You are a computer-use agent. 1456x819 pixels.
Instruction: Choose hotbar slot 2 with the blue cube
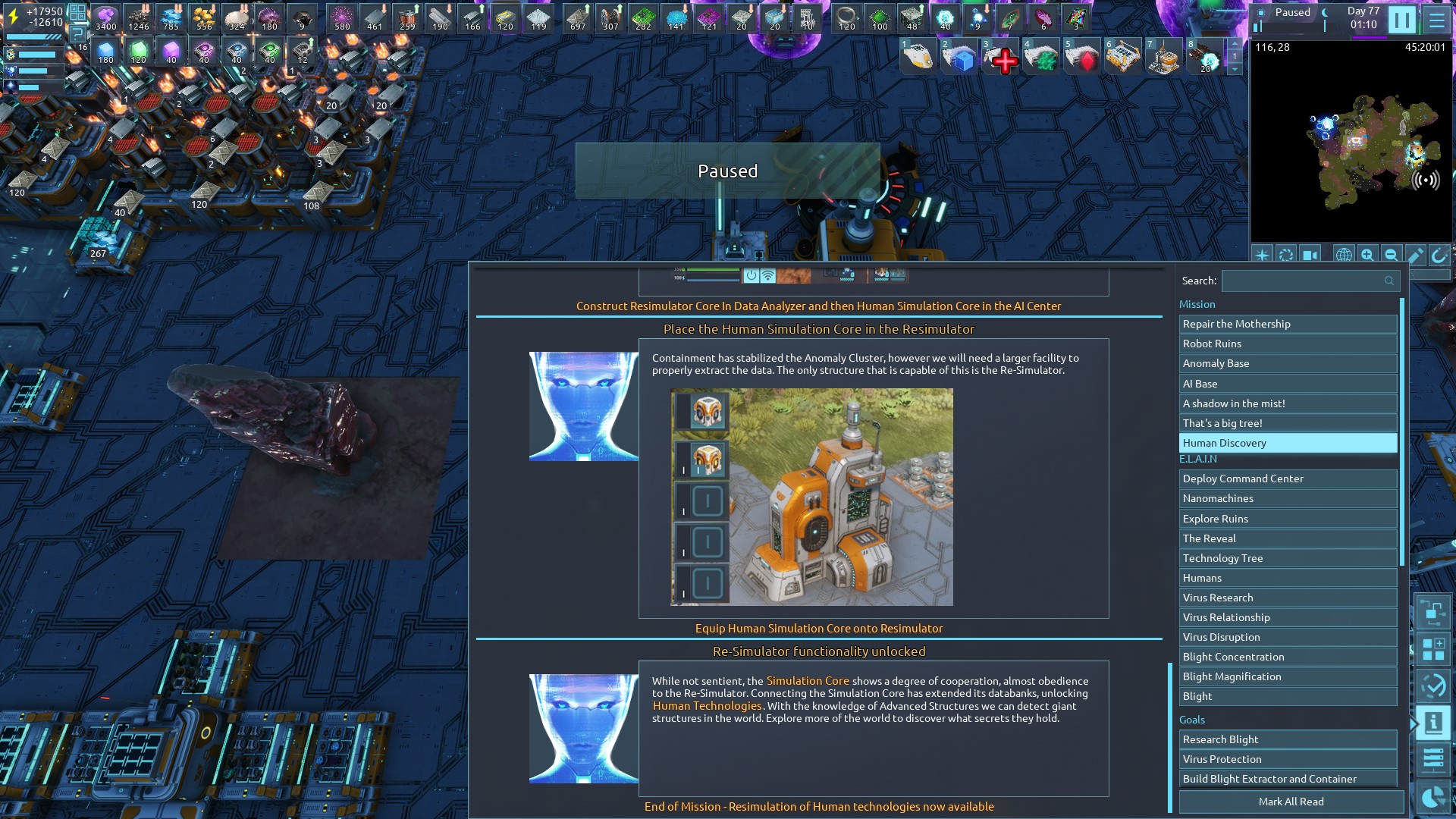pyautogui.click(x=961, y=59)
